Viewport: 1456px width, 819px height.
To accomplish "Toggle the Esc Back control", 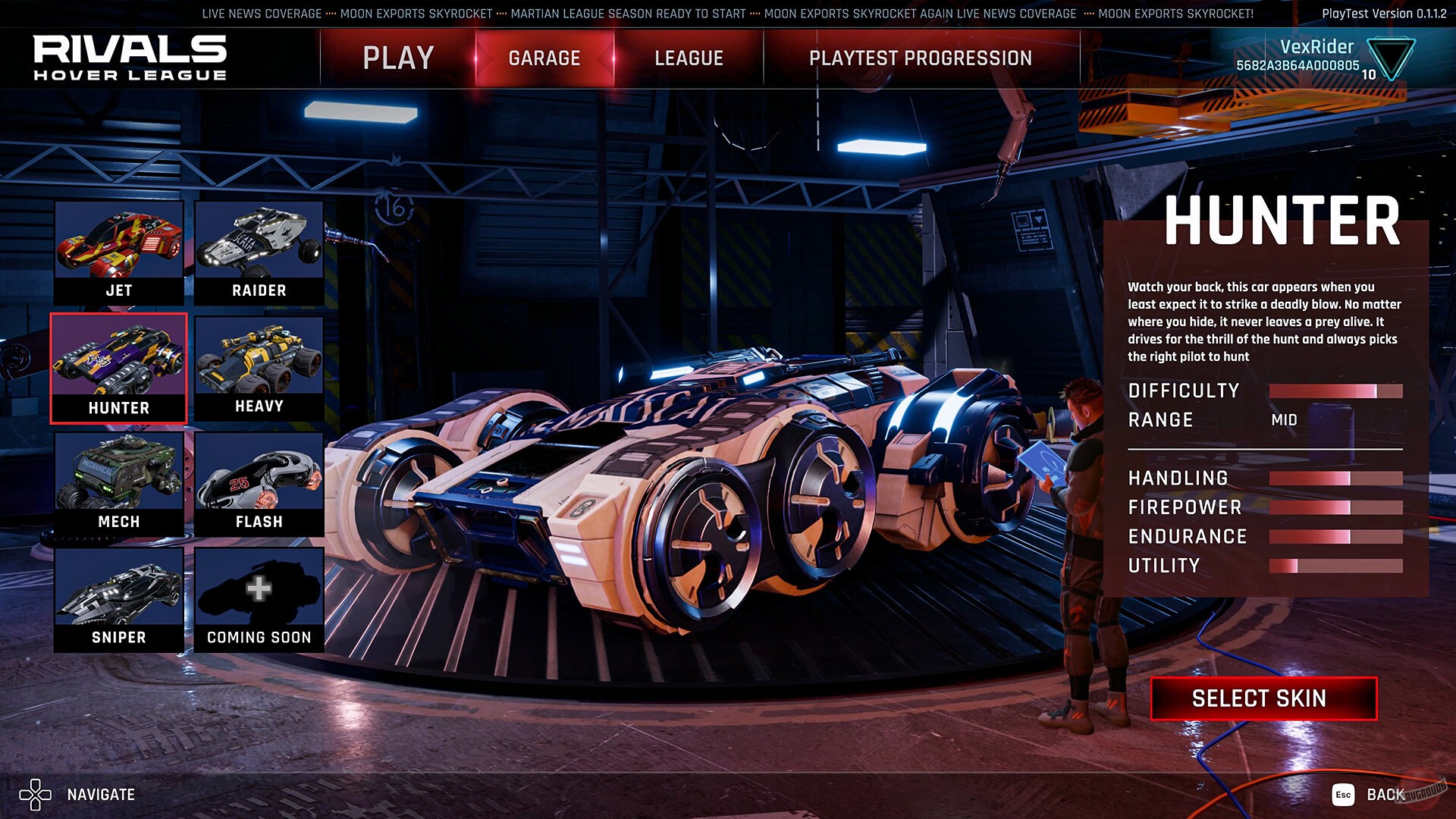I will point(1343,795).
